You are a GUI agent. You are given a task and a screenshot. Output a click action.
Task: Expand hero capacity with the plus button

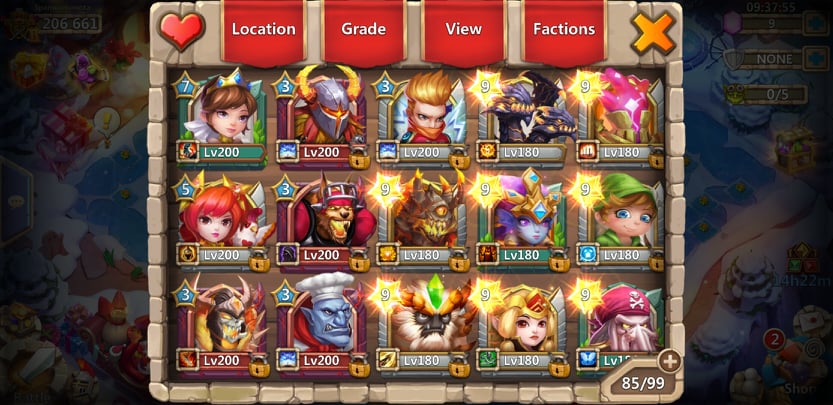click(x=668, y=361)
